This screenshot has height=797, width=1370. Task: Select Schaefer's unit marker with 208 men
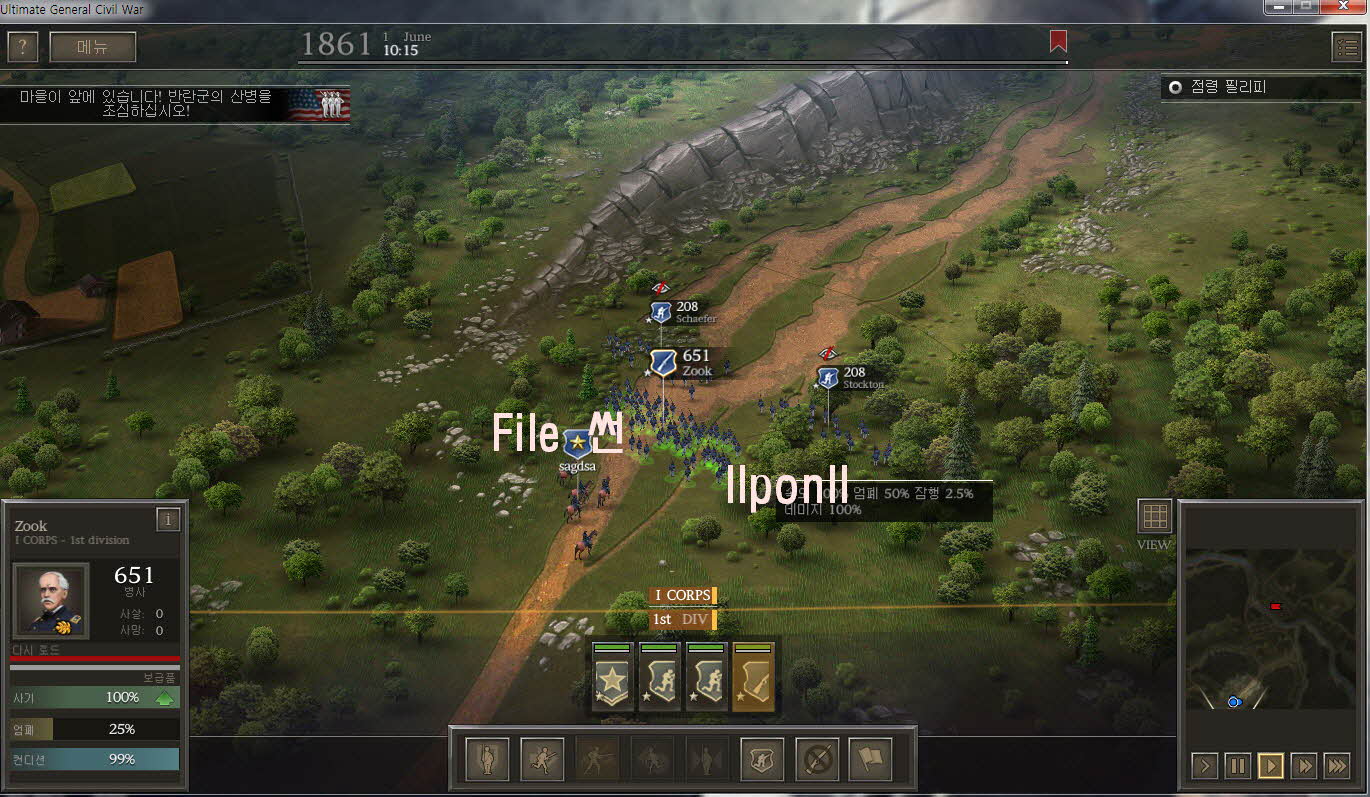click(x=661, y=312)
